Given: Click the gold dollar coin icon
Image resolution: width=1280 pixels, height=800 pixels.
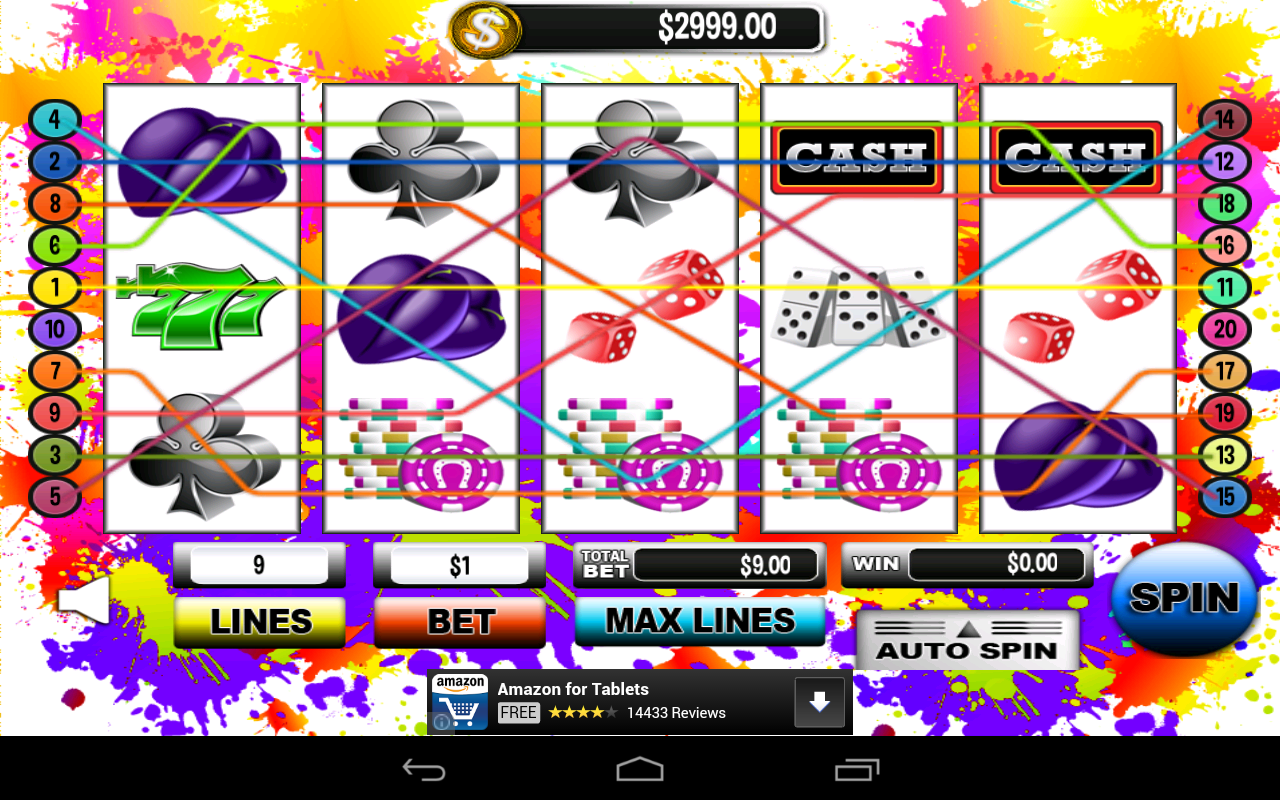Looking at the screenshot, I should coord(487,27).
